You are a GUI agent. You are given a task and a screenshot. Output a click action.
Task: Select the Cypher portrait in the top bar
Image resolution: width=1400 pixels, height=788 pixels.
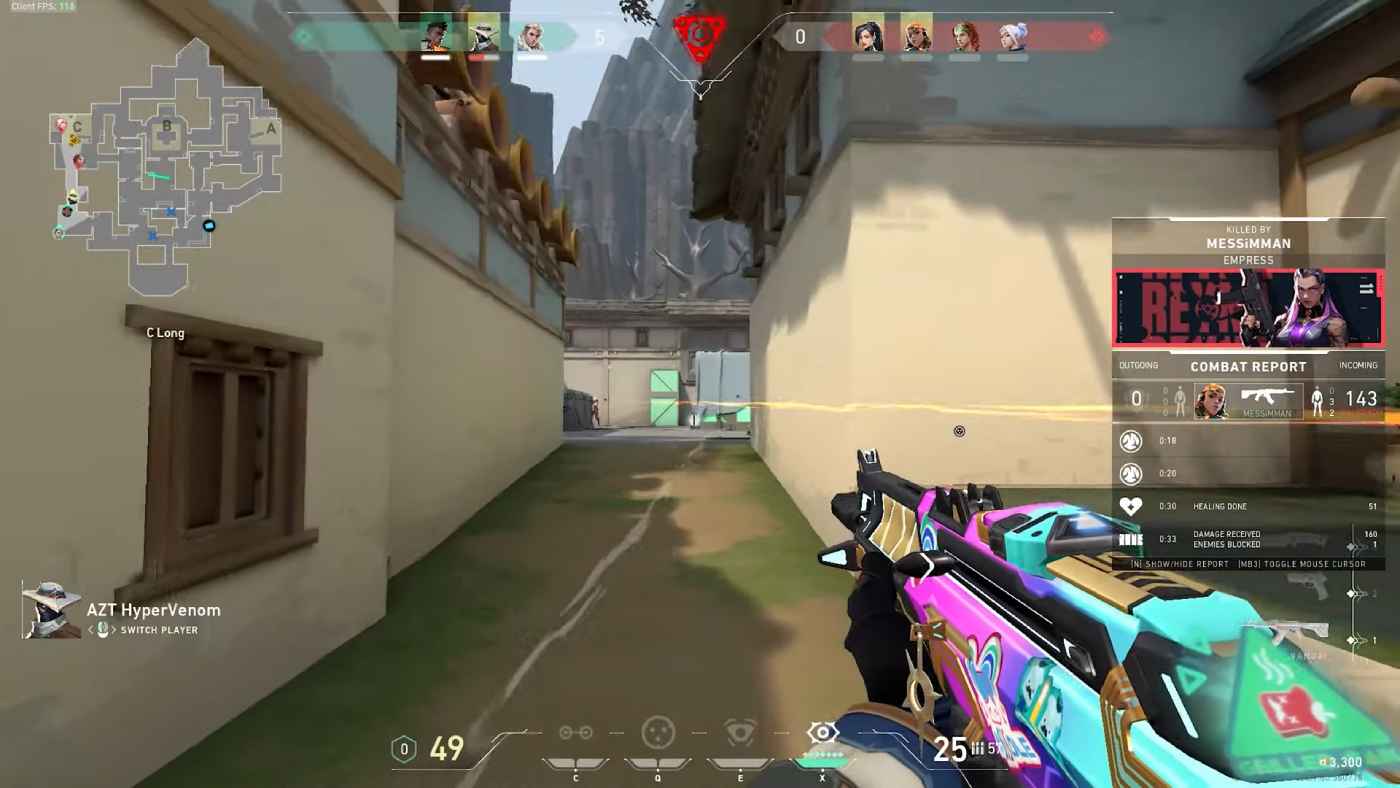tap(483, 37)
